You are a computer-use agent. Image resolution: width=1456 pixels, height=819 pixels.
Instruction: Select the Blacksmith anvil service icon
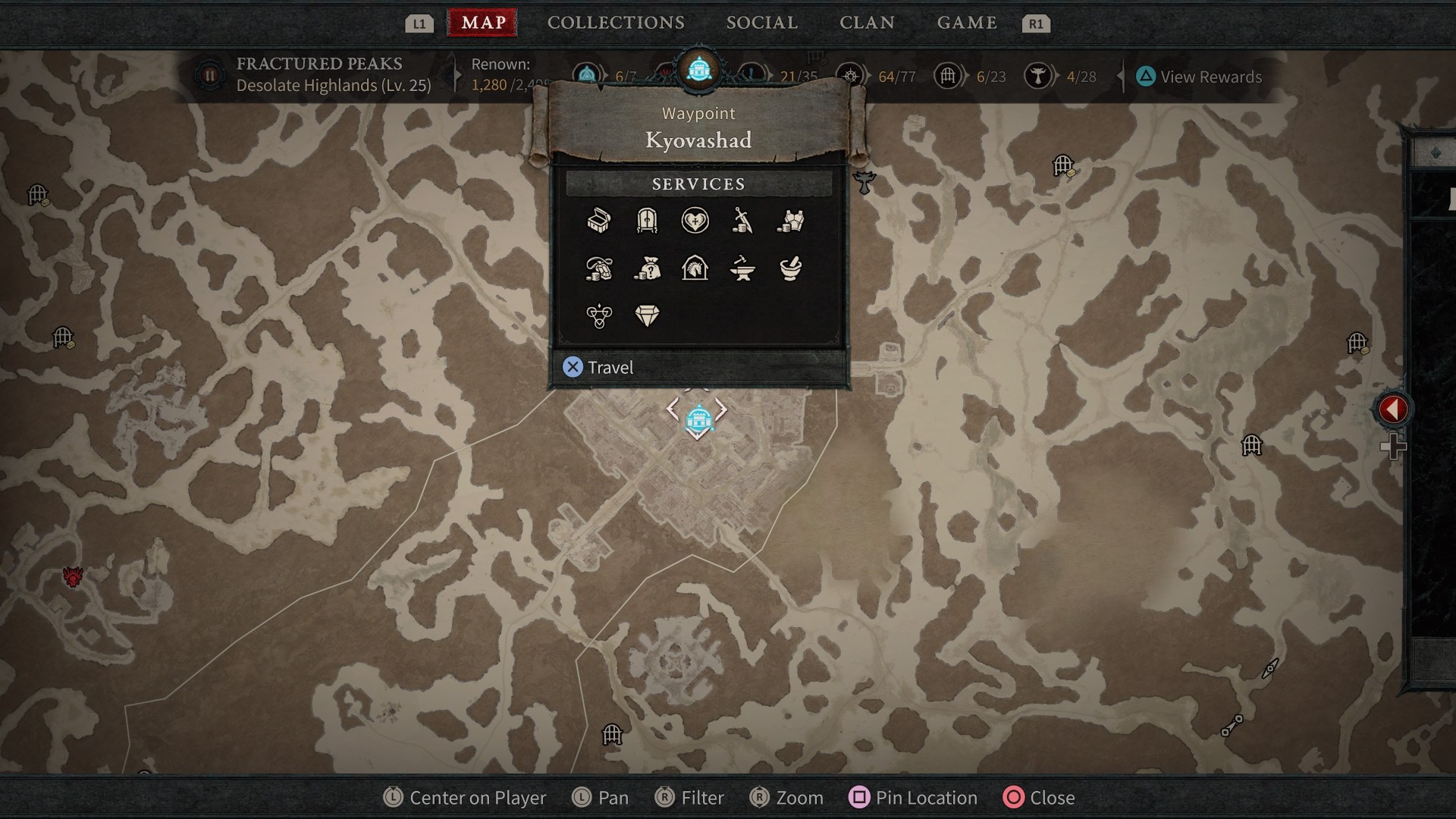coord(745,268)
